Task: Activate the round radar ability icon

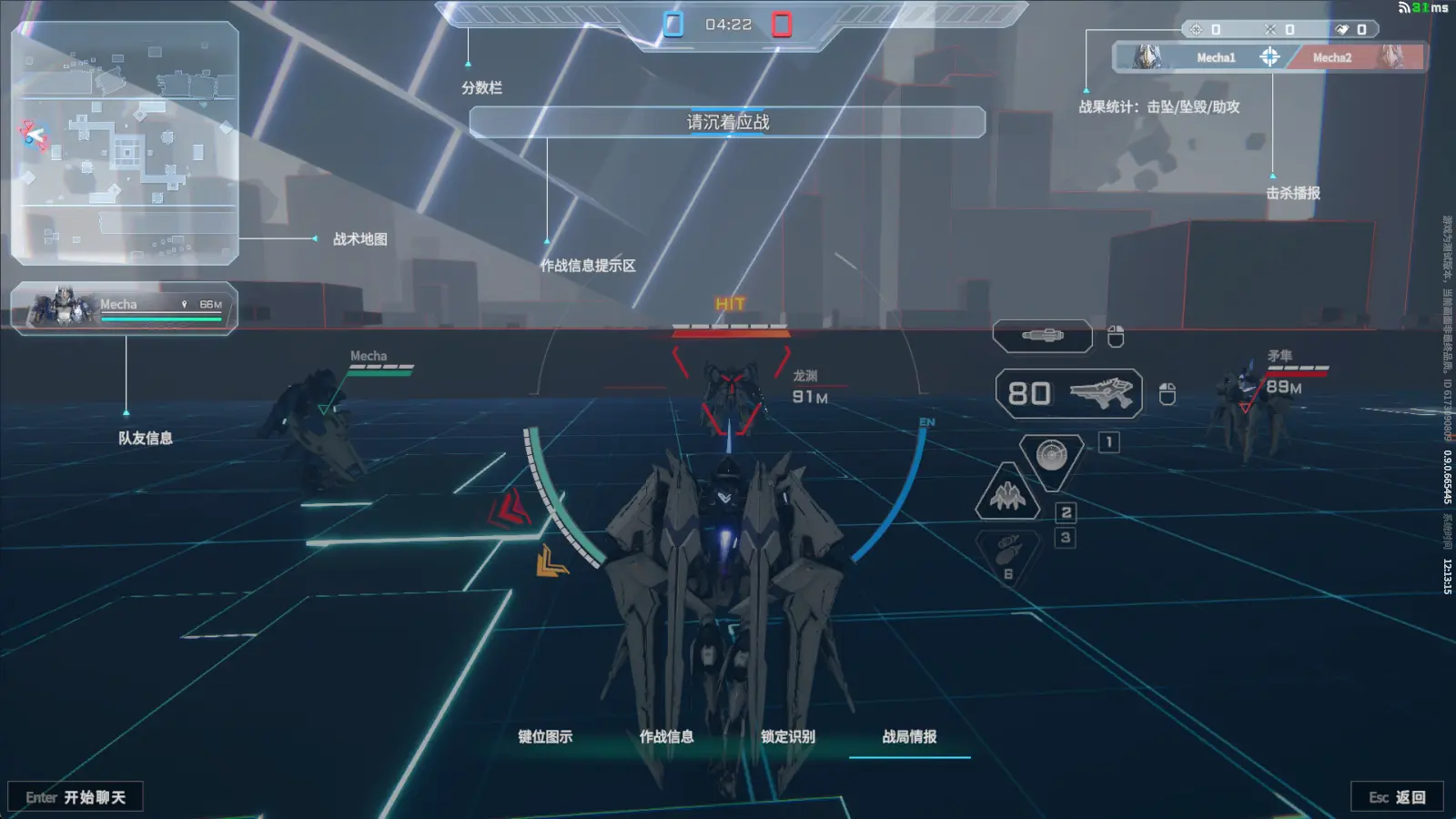Action: click(x=1051, y=455)
